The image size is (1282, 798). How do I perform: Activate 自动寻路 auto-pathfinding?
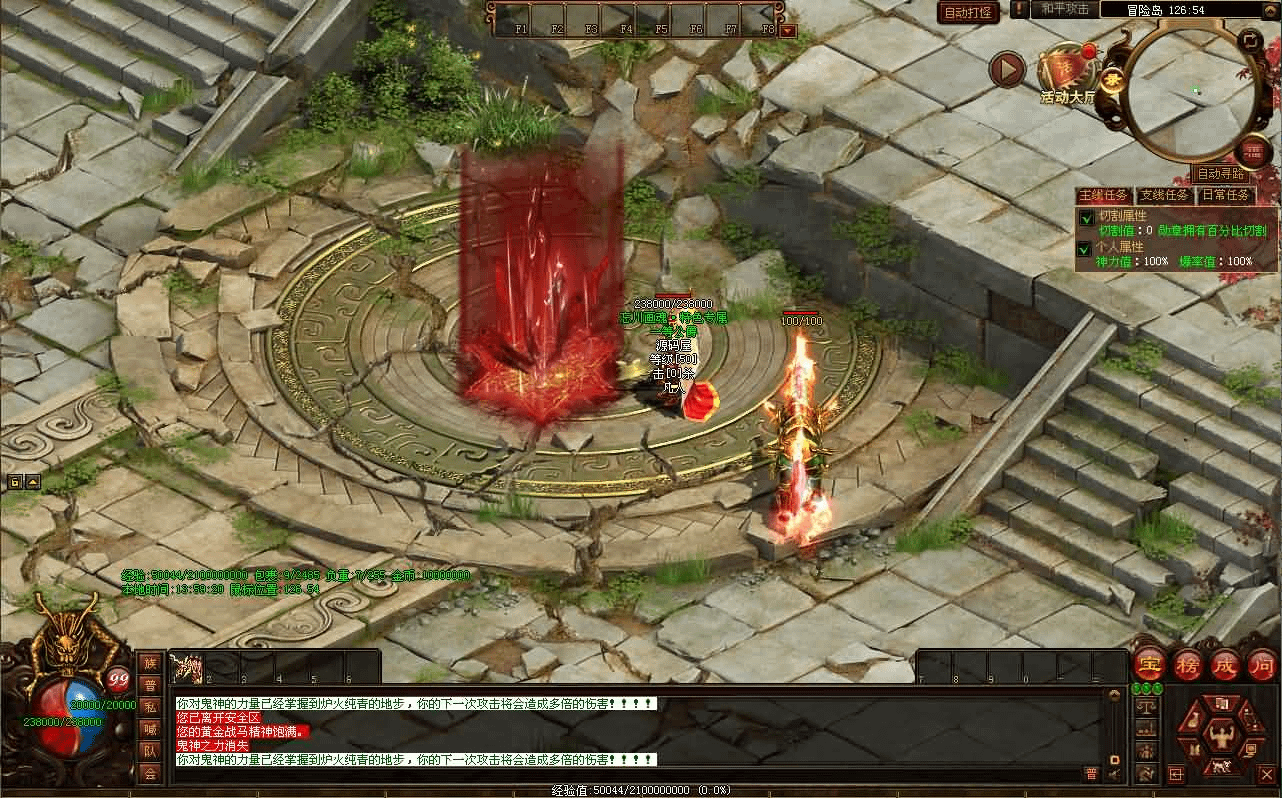(x=1221, y=174)
